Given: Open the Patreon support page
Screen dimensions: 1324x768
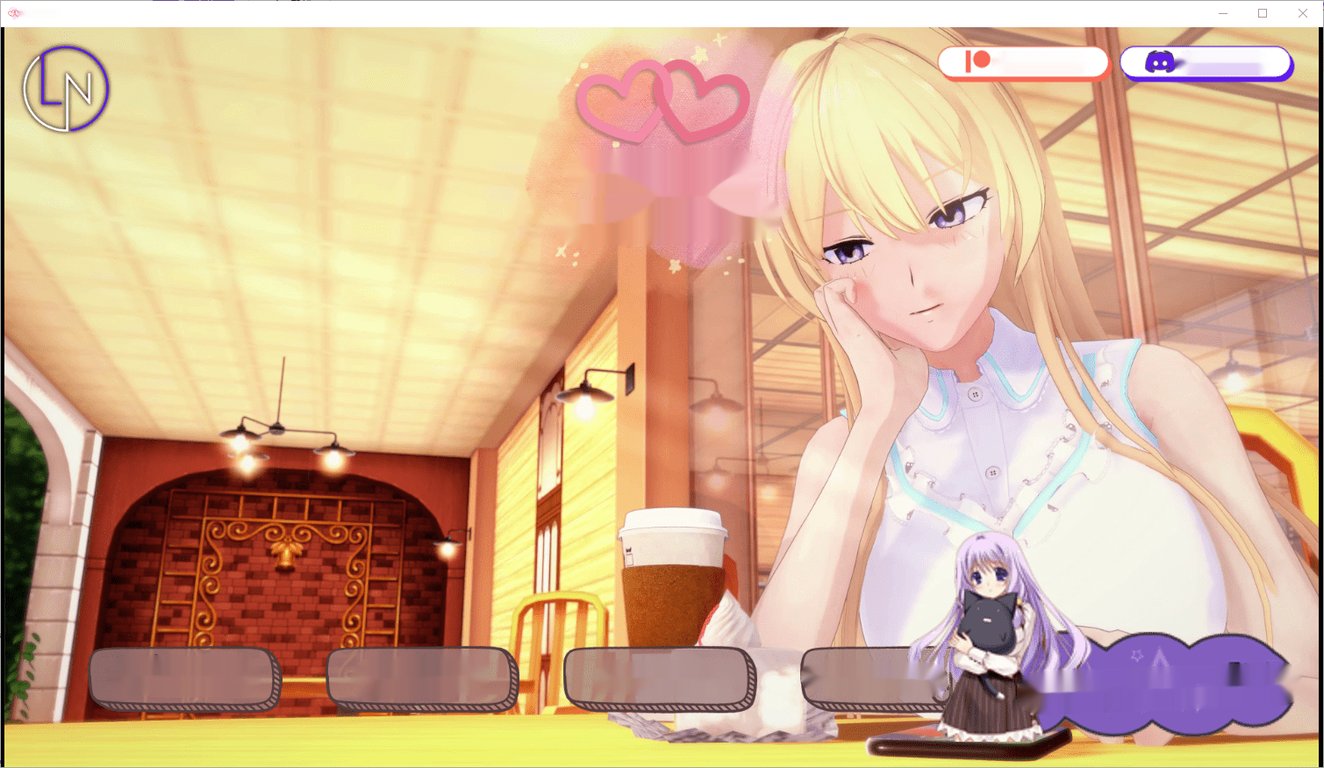Looking at the screenshot, I should coord(1024,62).
